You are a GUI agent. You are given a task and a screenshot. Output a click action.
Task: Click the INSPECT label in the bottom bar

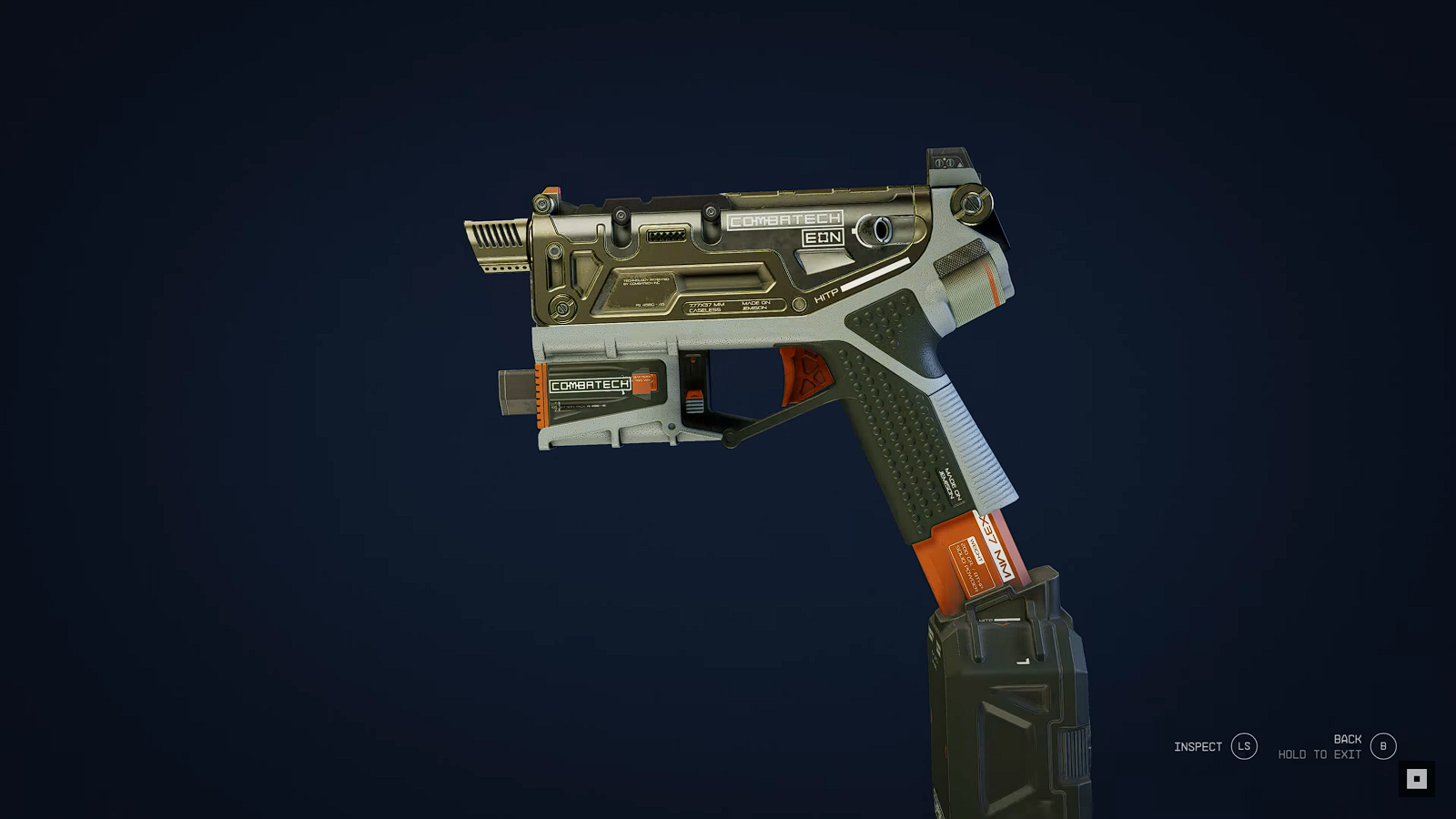coord(1197,746)
